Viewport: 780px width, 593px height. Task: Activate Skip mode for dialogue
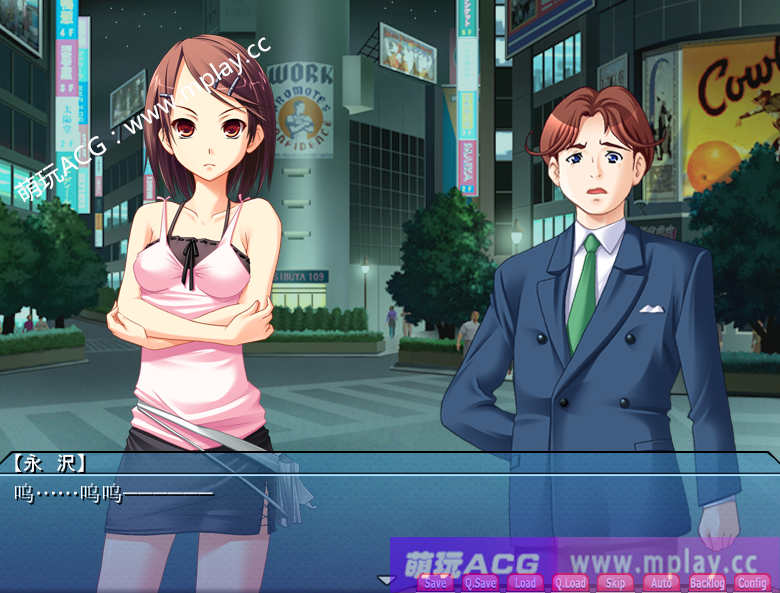point(616,583)
